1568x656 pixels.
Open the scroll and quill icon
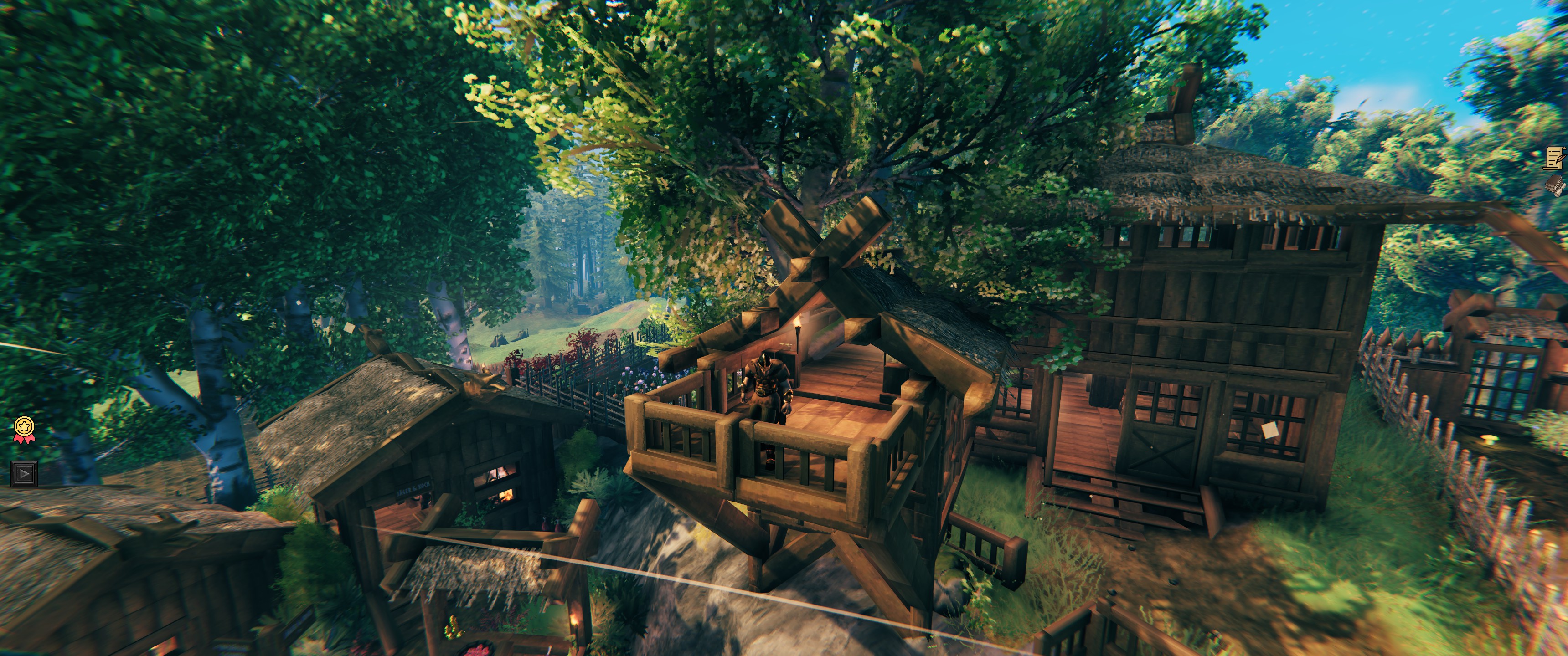point(1557,158)
